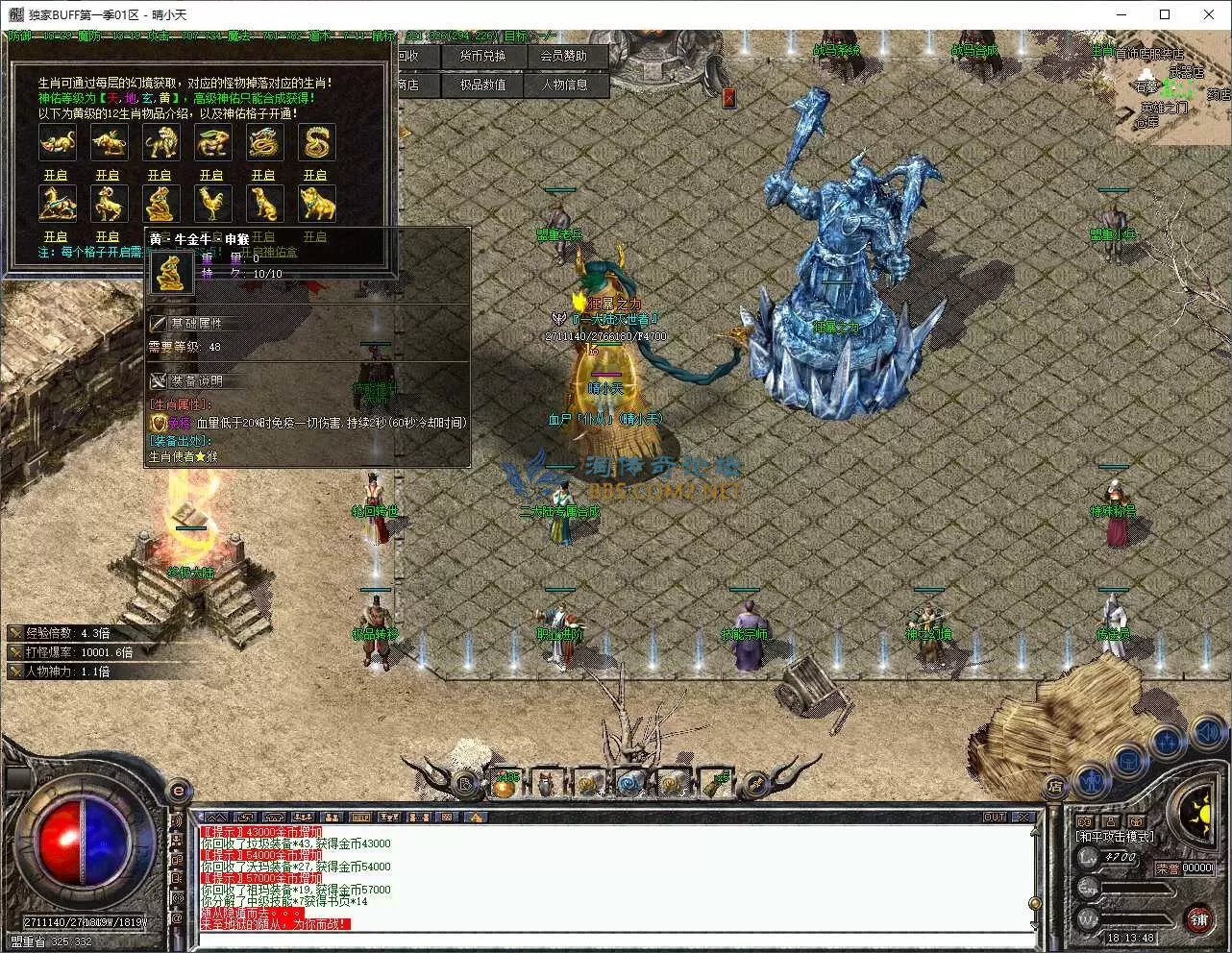Open the 货币兑换 currency exchange menu
Screen dimensions: 1232x953
coord(481,57)
